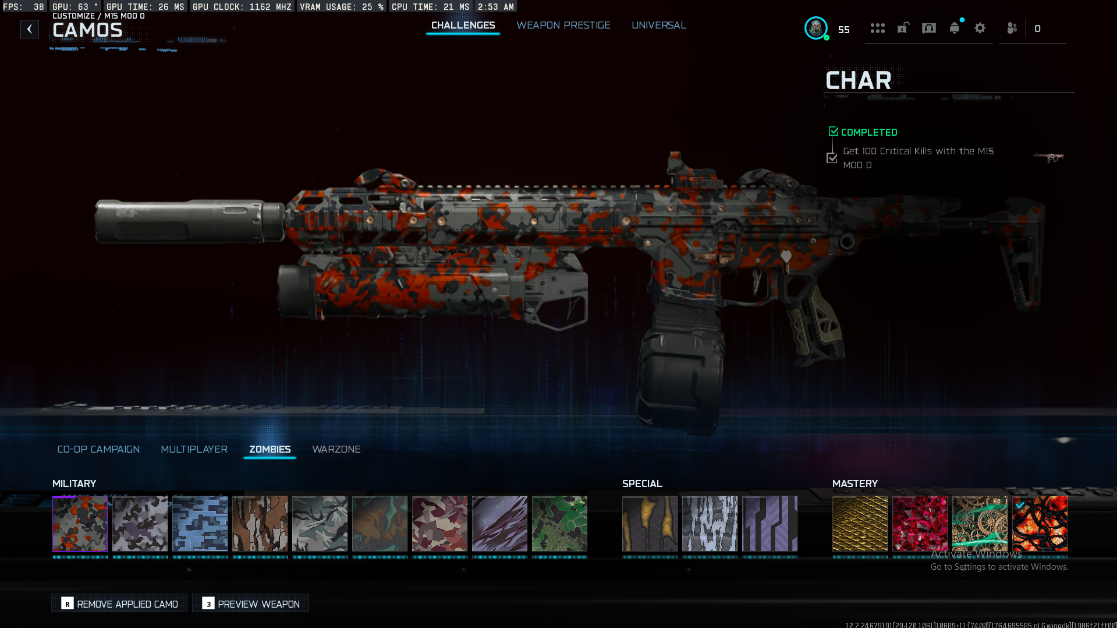The height and width of the screenshot is (628, 1117).
Task: Remove the applied camo
Action: click(x=120, y=604)
